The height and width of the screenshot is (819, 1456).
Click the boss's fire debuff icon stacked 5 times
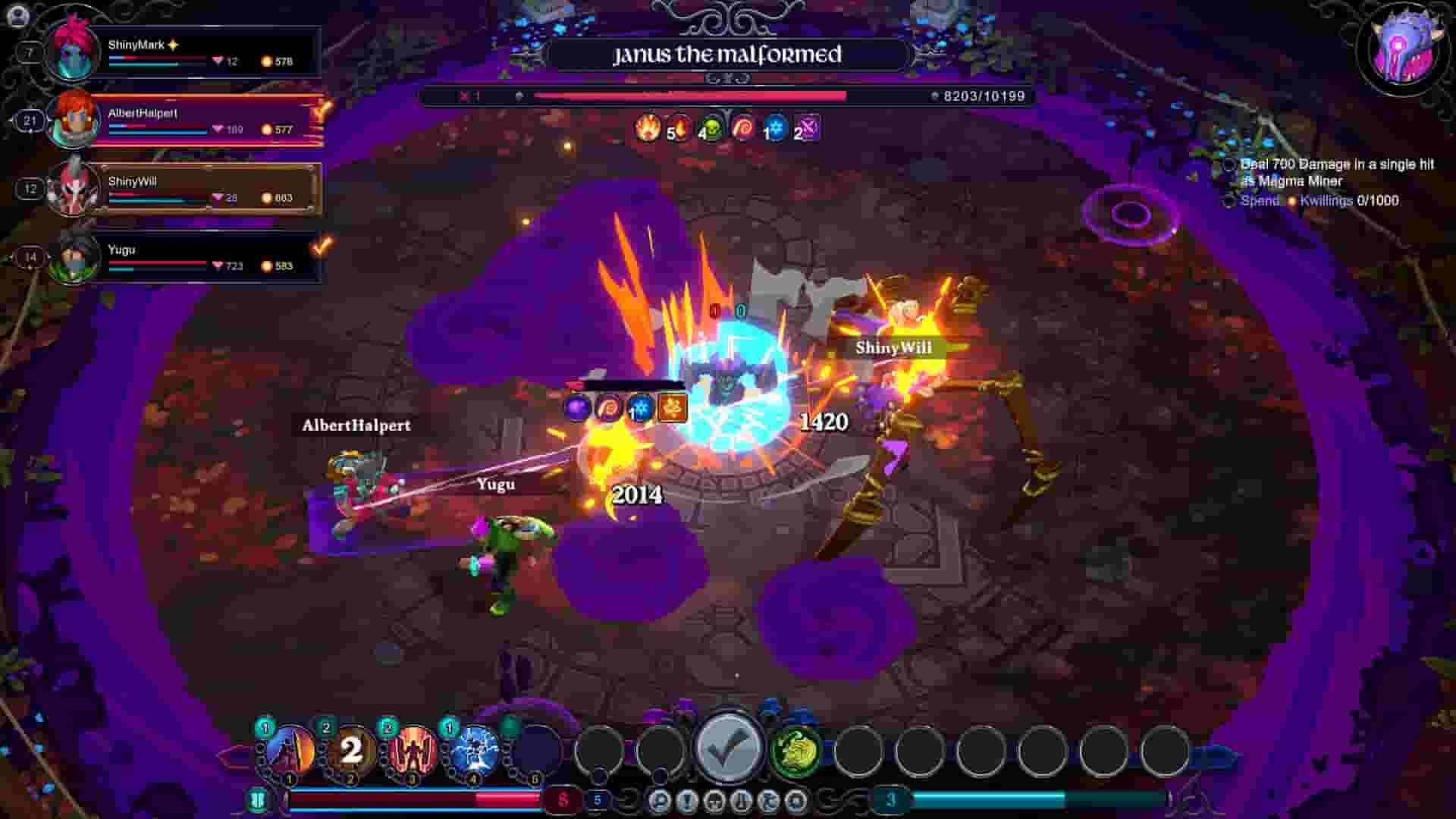(x=648, y=130)
